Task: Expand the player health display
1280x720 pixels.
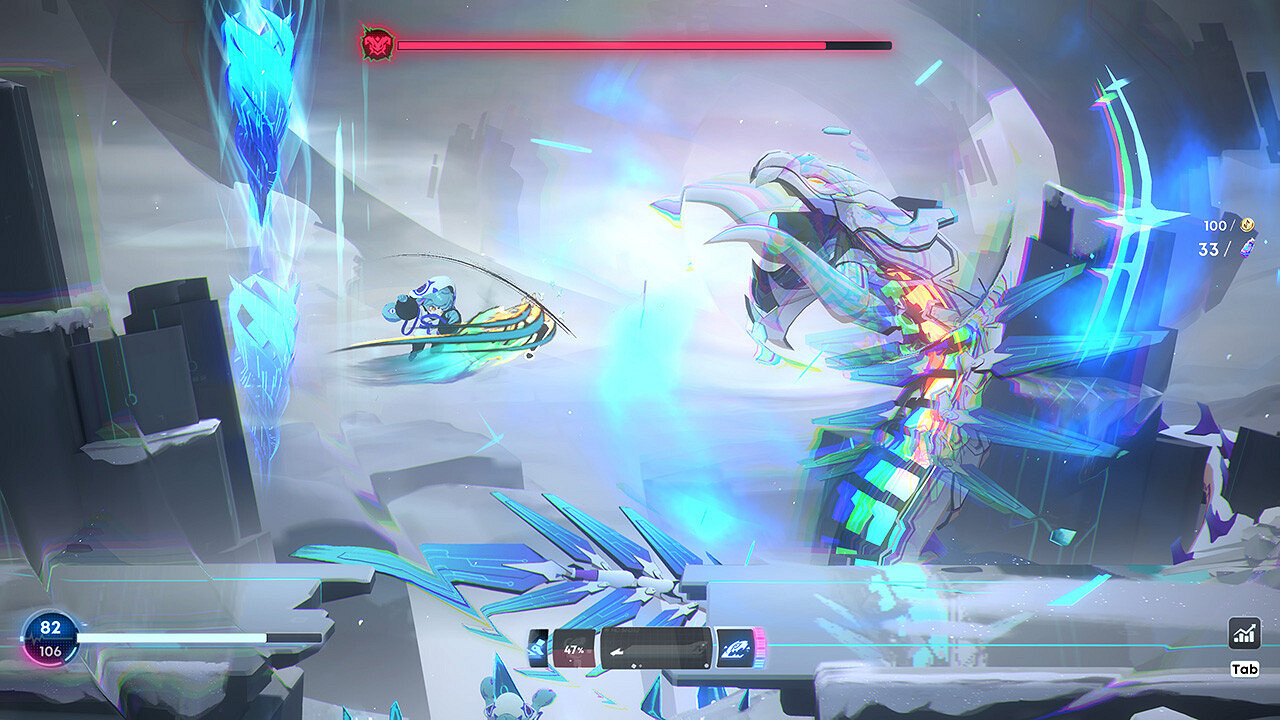Action: 52,640
